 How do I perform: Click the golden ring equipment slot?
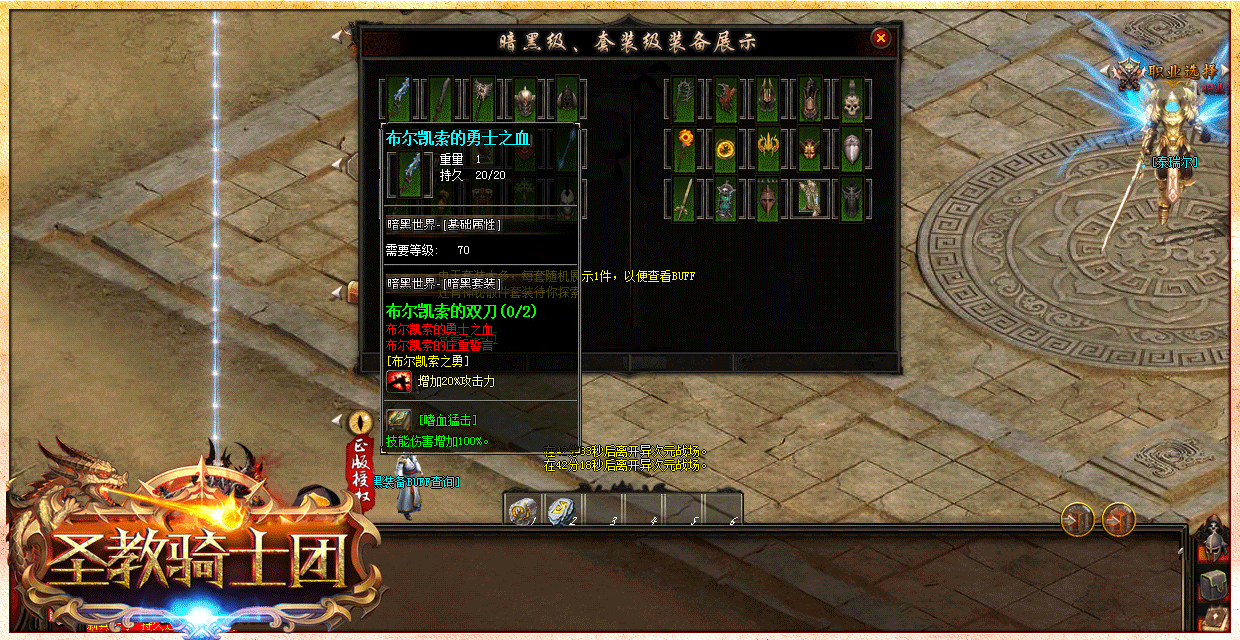point(726,150)
